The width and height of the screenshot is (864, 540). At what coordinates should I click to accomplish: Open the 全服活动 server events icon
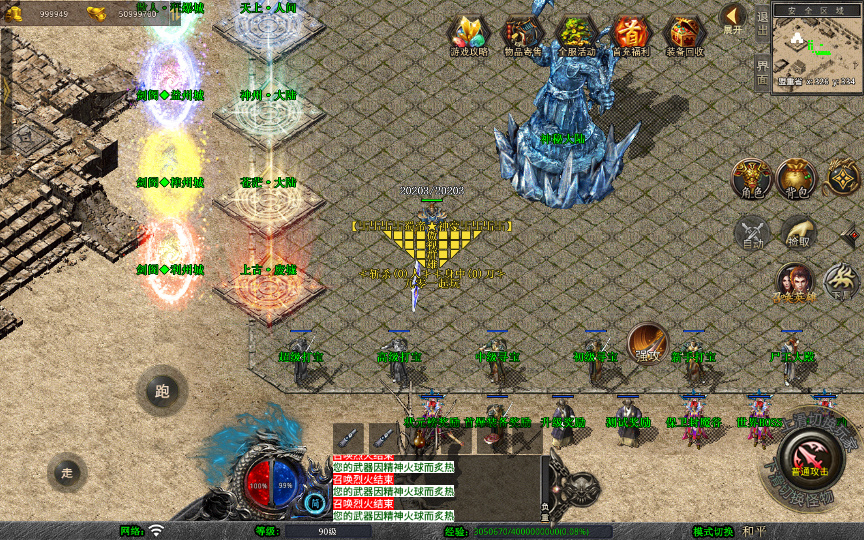click(576, 36)
